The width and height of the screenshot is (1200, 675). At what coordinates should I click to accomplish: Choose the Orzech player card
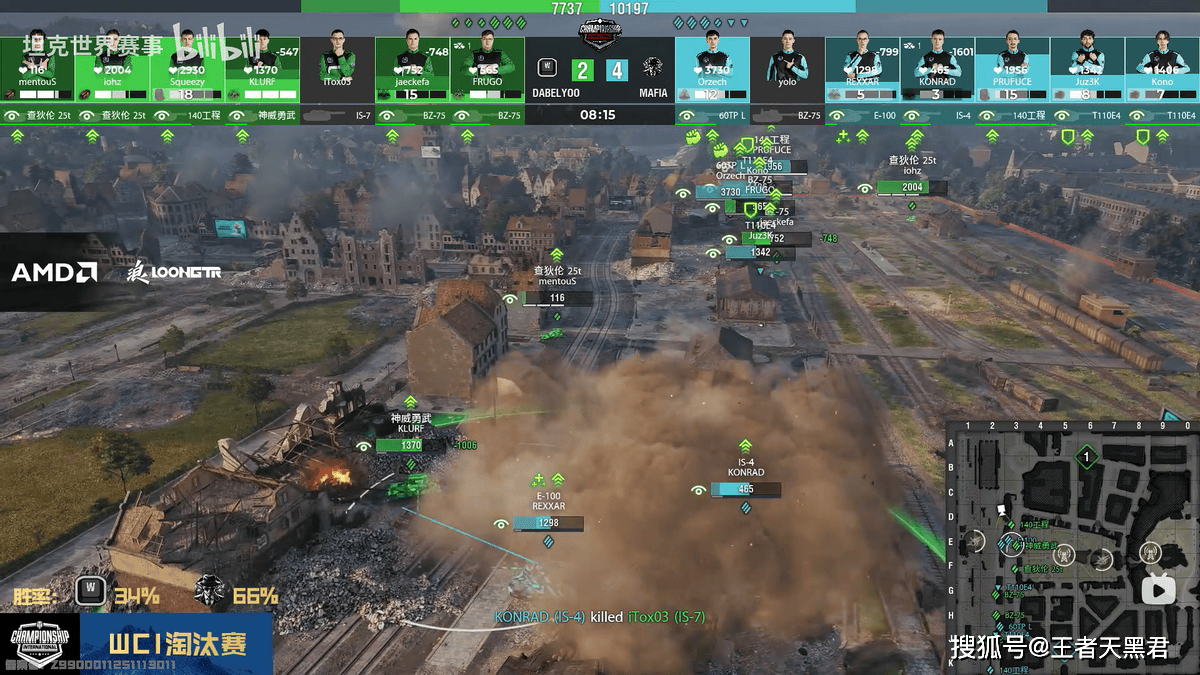click(712, 68)
